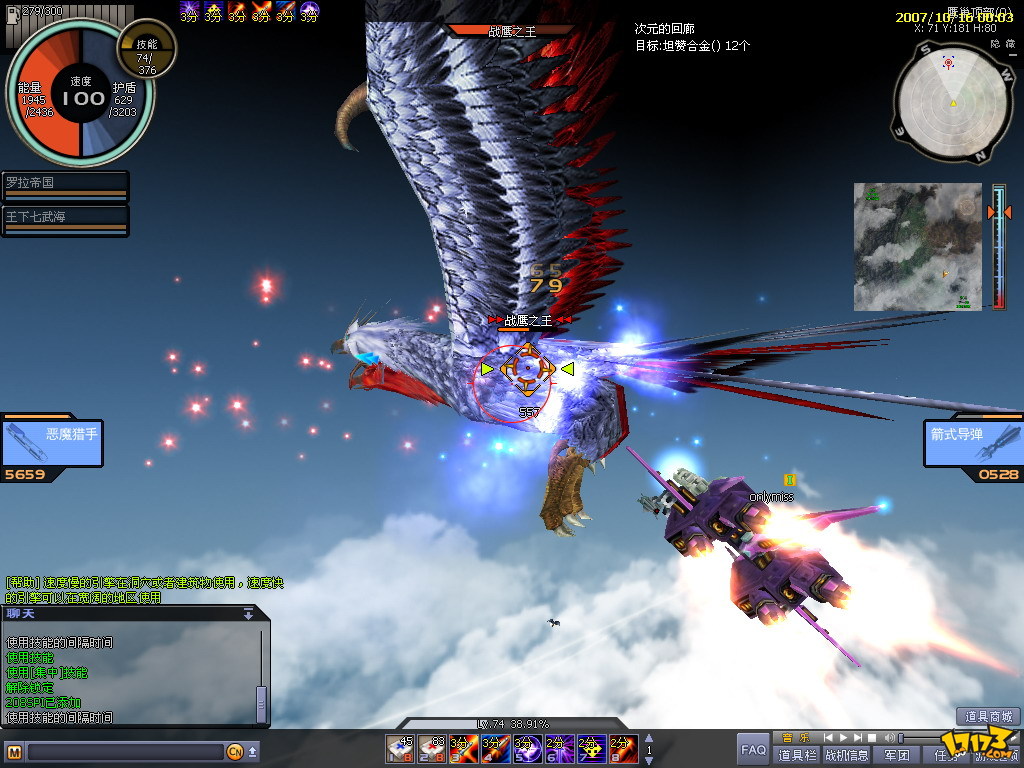1024x768 pixels.
Task: Play the music player track
Action: coord(842,738)
